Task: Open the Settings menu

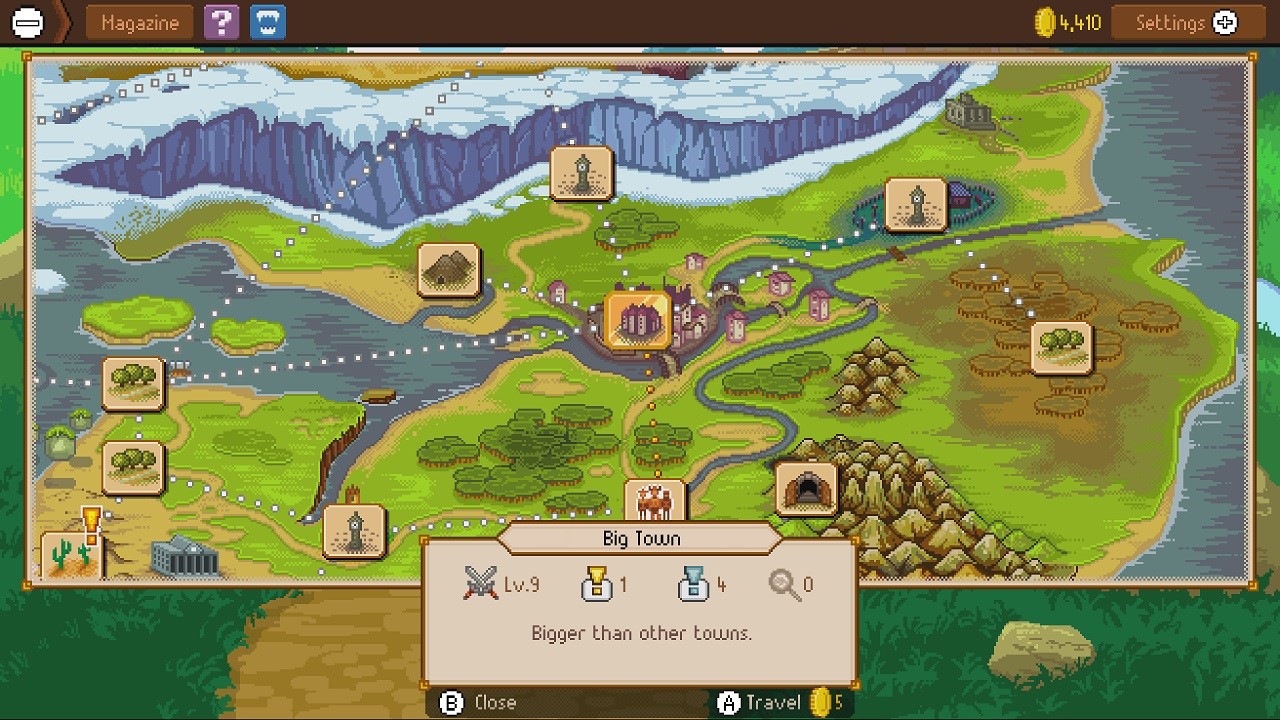Action: 1186,23
